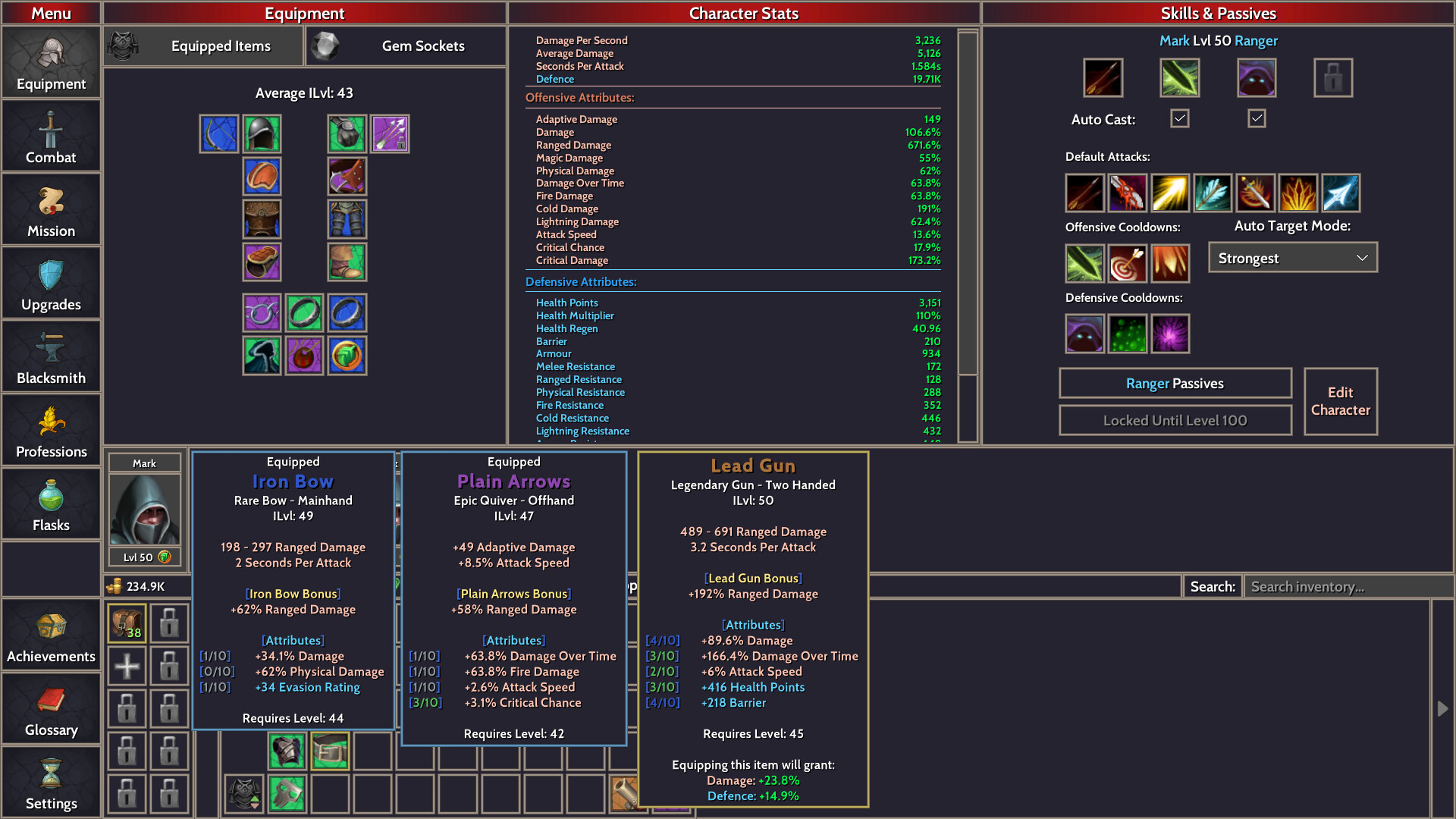1456x819 pixels.
Task: Click a lock icon on a locked inventory slot
Action: point(168,623)
